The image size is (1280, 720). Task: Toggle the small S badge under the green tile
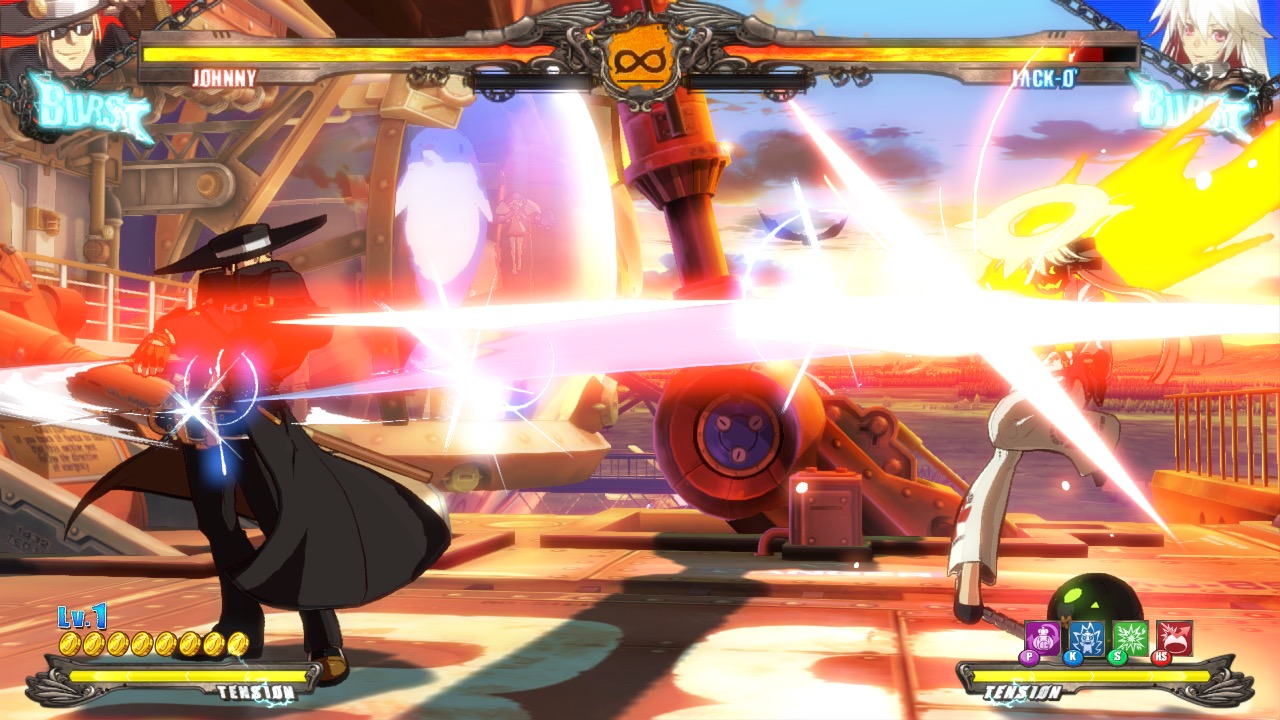1118,657
